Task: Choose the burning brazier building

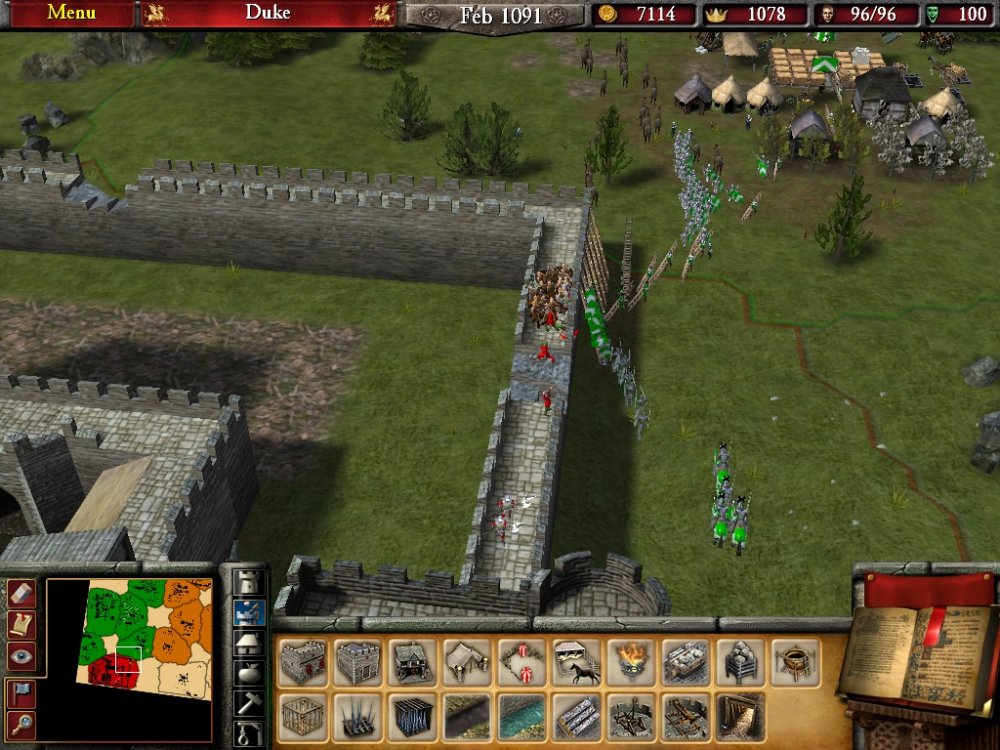Action: coord(631,663)
